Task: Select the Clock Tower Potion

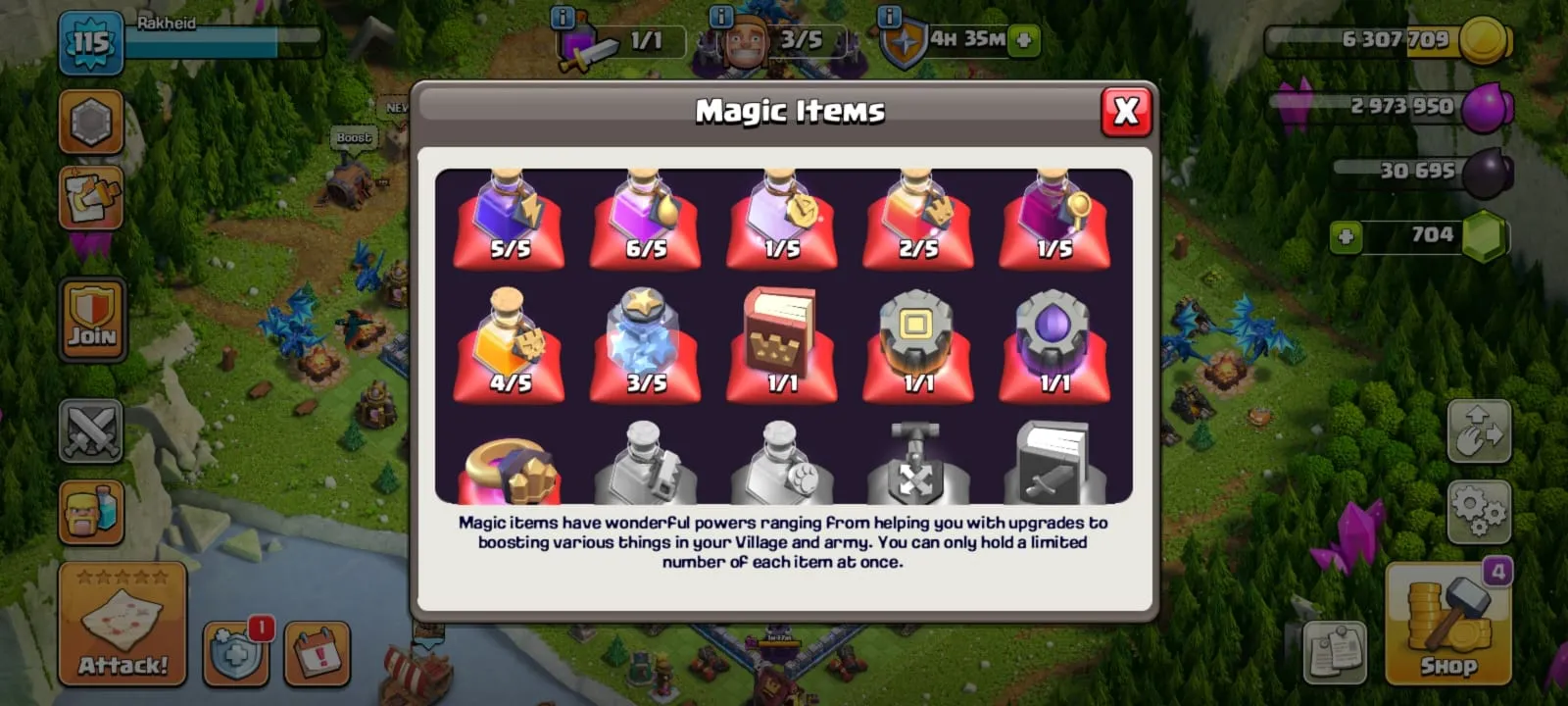Action: coord(782,221)
